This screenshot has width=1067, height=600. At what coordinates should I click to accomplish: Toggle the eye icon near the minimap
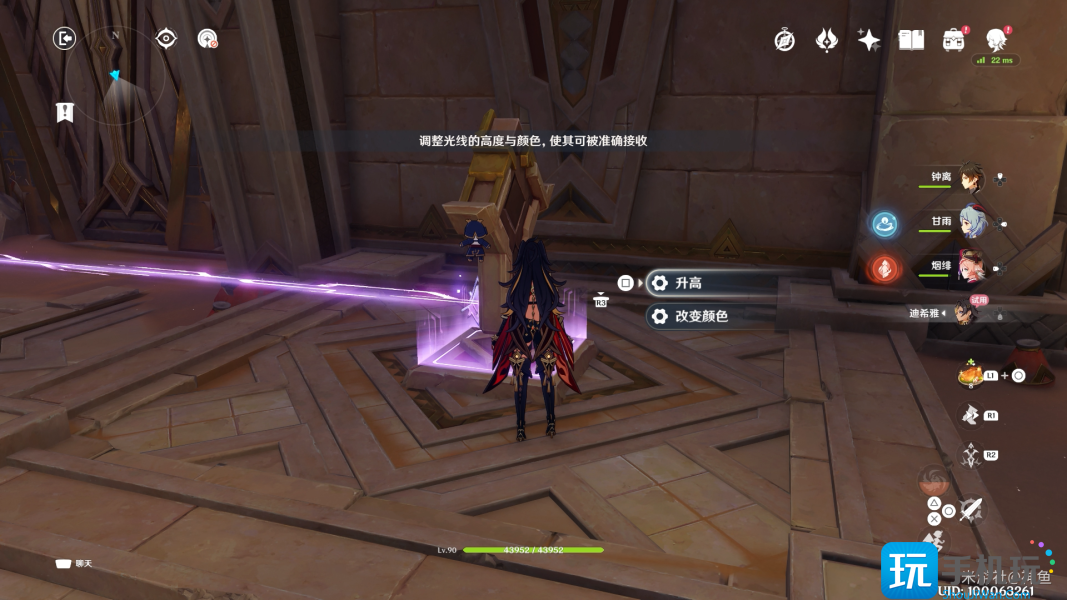[x=166, y=39]
